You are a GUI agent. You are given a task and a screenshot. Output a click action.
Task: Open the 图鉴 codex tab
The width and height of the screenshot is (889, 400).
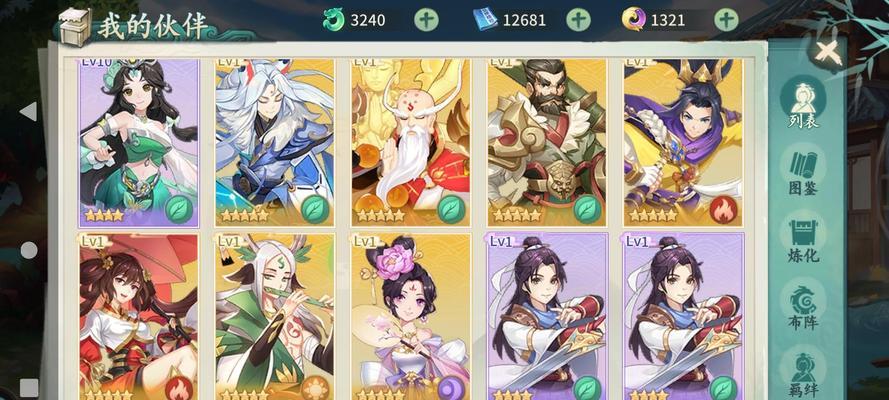803,173
